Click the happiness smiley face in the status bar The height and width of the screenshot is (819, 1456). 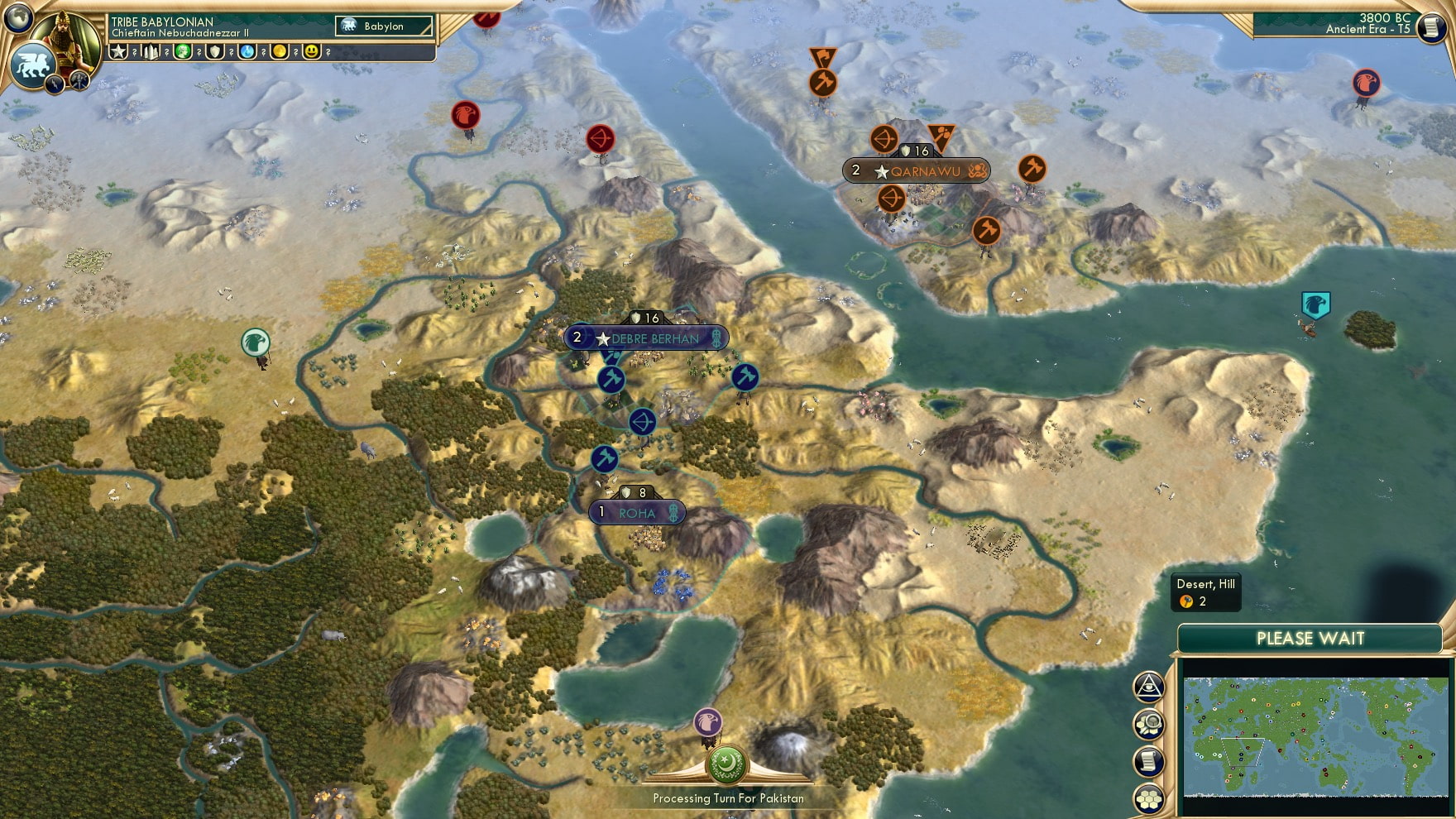[311, 52]
